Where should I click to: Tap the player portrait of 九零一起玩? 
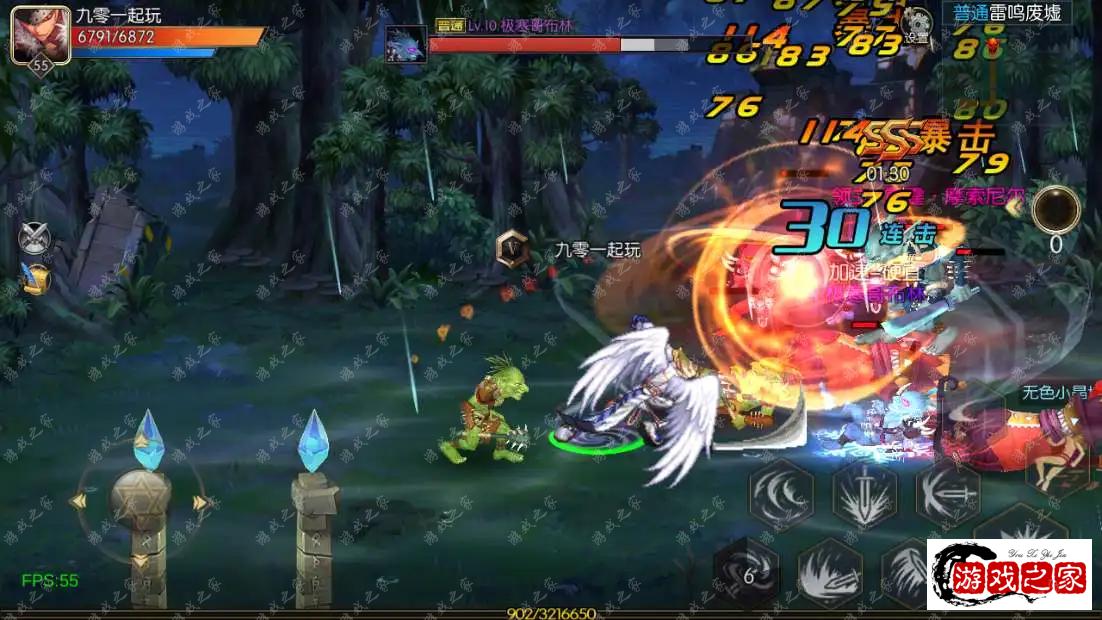point(40,36)
